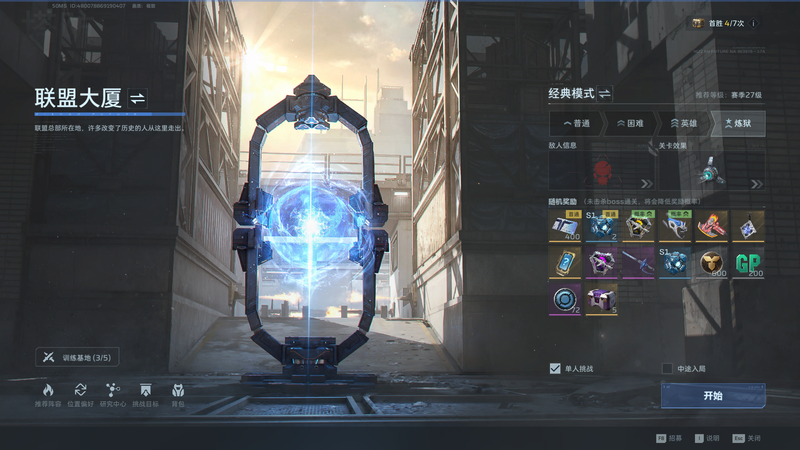
Task: Show the 挑战目标 challenge objectives
Action: (x=146, y=394)
